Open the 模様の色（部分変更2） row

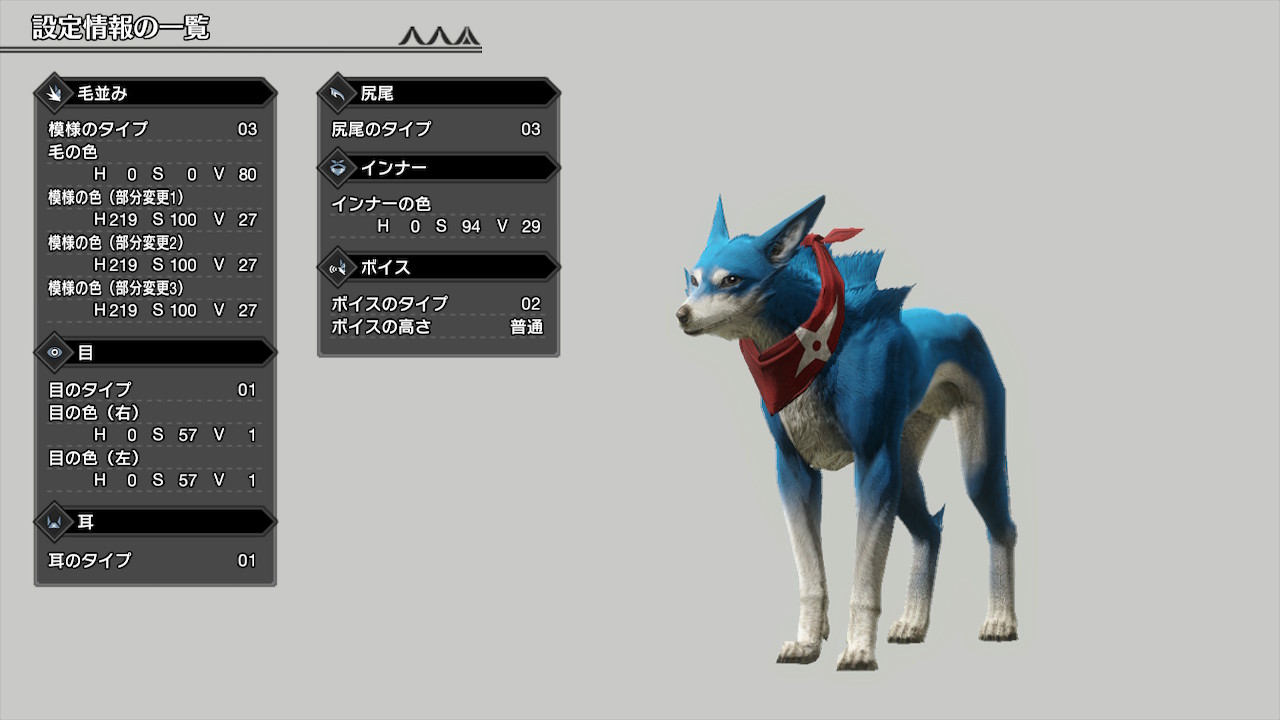(x=153, y=254)
